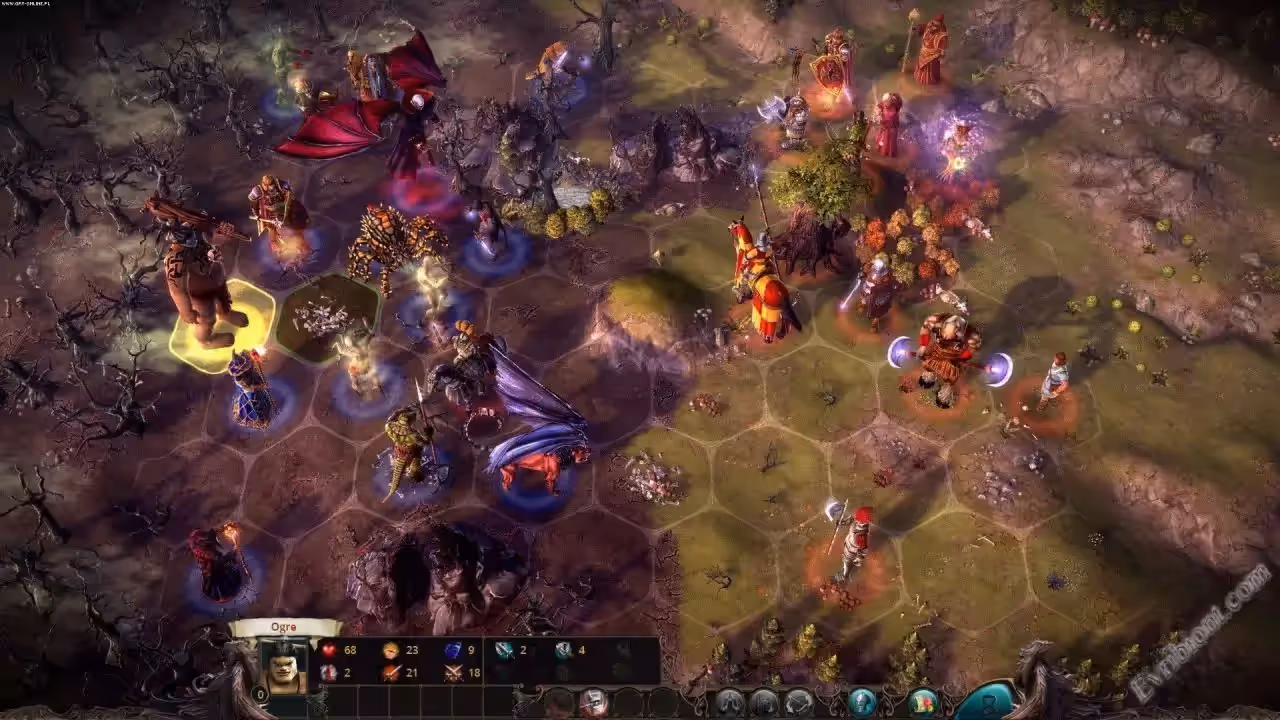Activate the red sword ability icon
The image size is (1280, 720).
389,673
